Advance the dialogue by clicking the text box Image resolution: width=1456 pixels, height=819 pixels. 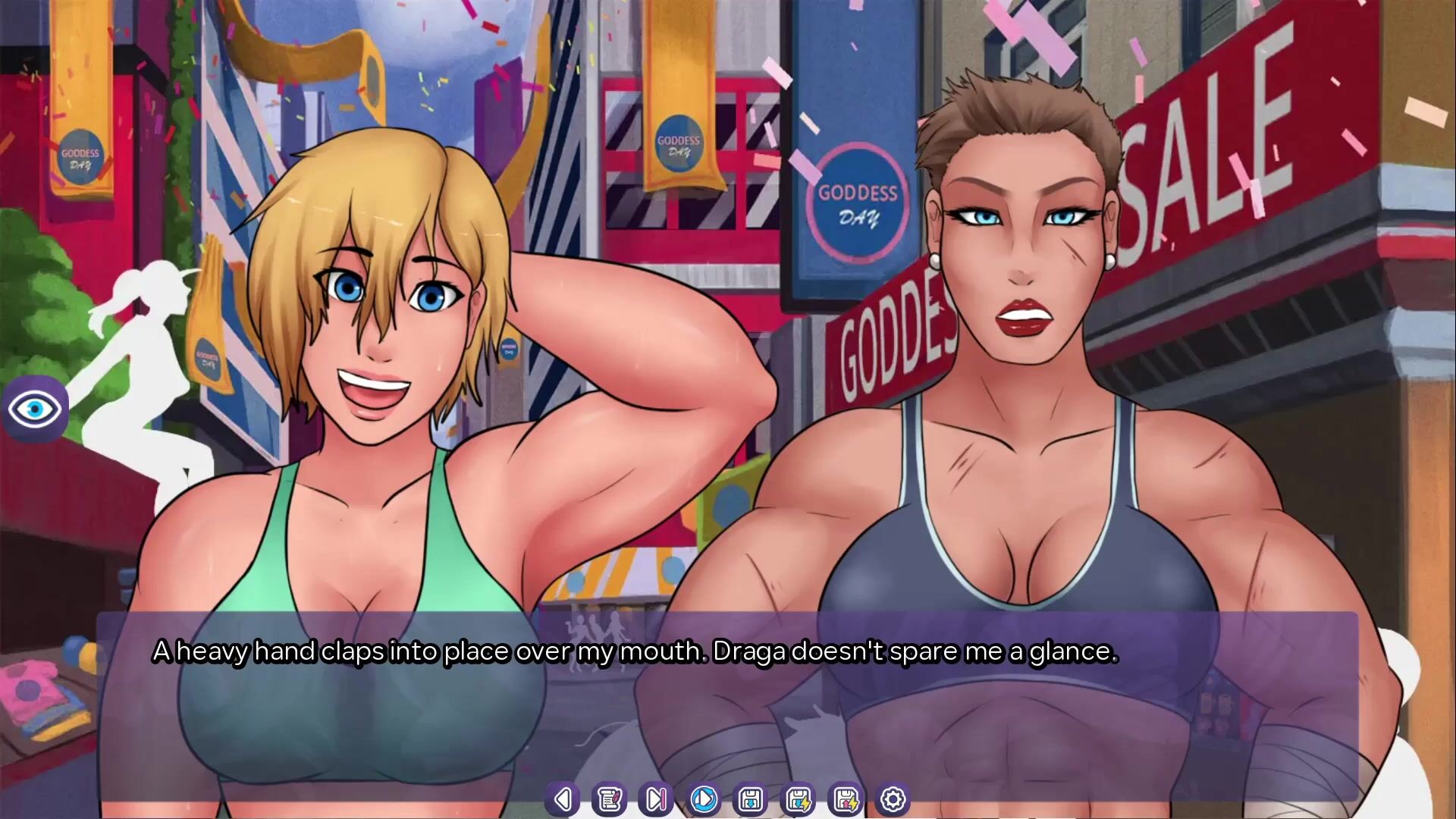[726, 705]
